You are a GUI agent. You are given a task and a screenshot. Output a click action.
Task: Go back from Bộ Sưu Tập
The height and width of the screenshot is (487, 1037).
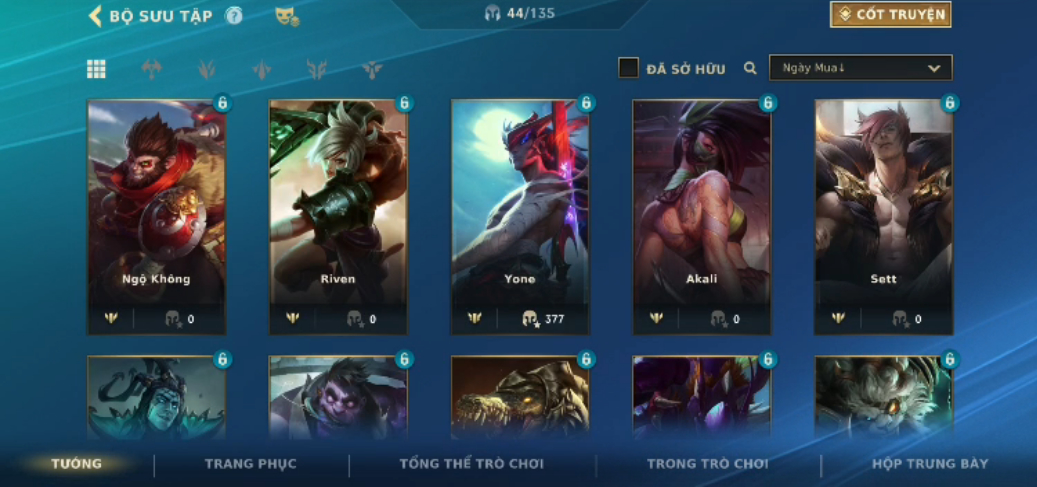(96, 15)
